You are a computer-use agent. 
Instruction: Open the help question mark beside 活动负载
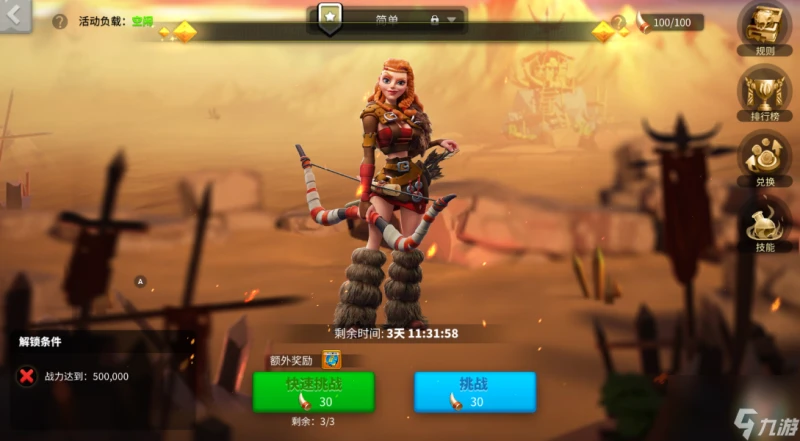(60, 21)
